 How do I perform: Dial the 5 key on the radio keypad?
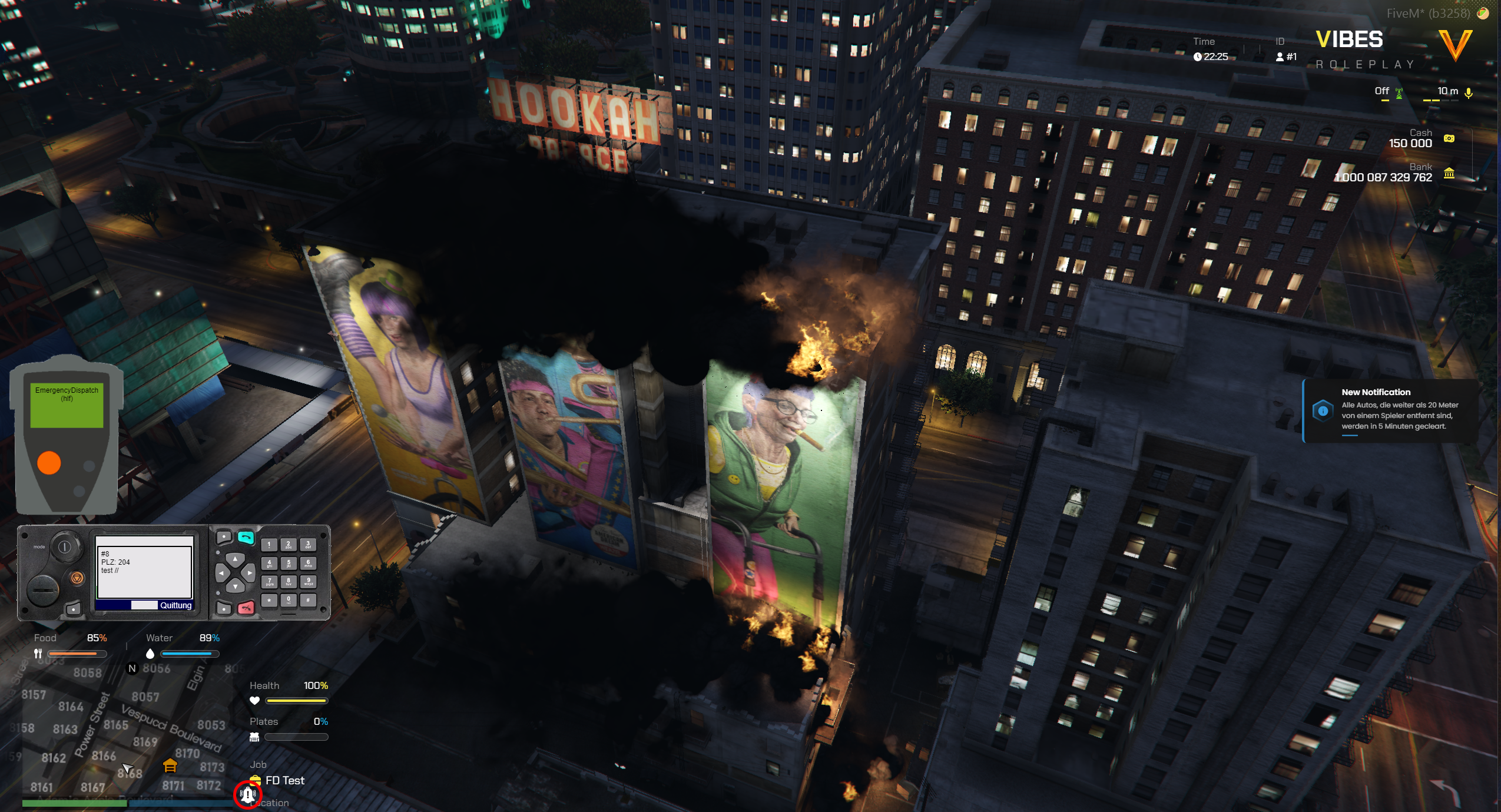(x=289, y=564)
